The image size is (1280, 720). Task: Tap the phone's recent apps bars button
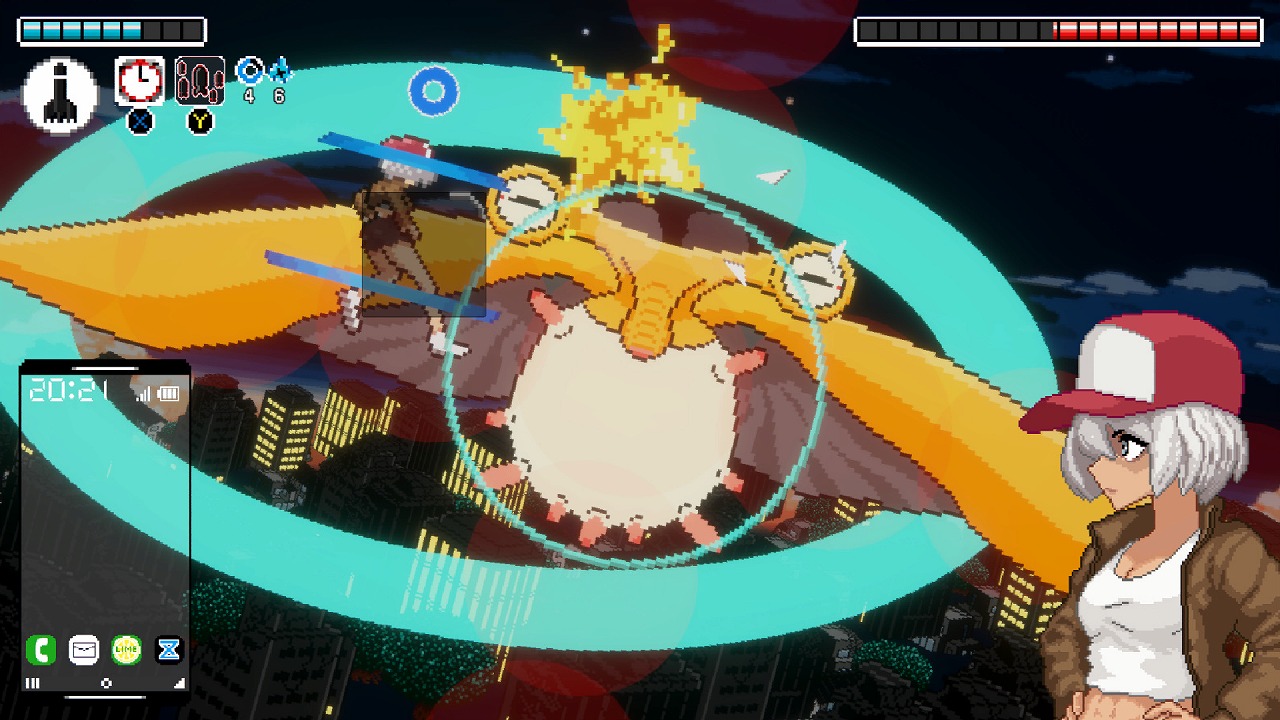pyautogui.click(x=32, y=683)
